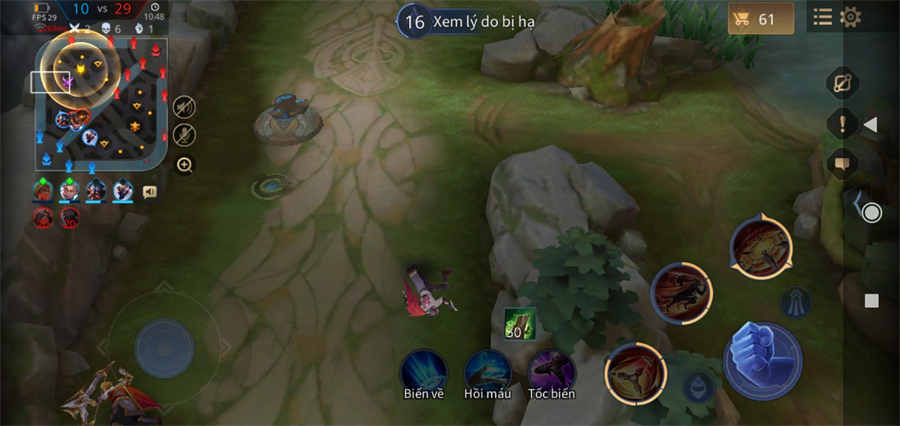Toggle the muted speaker icon
900x426 pixels.
[x=184, y=107]
